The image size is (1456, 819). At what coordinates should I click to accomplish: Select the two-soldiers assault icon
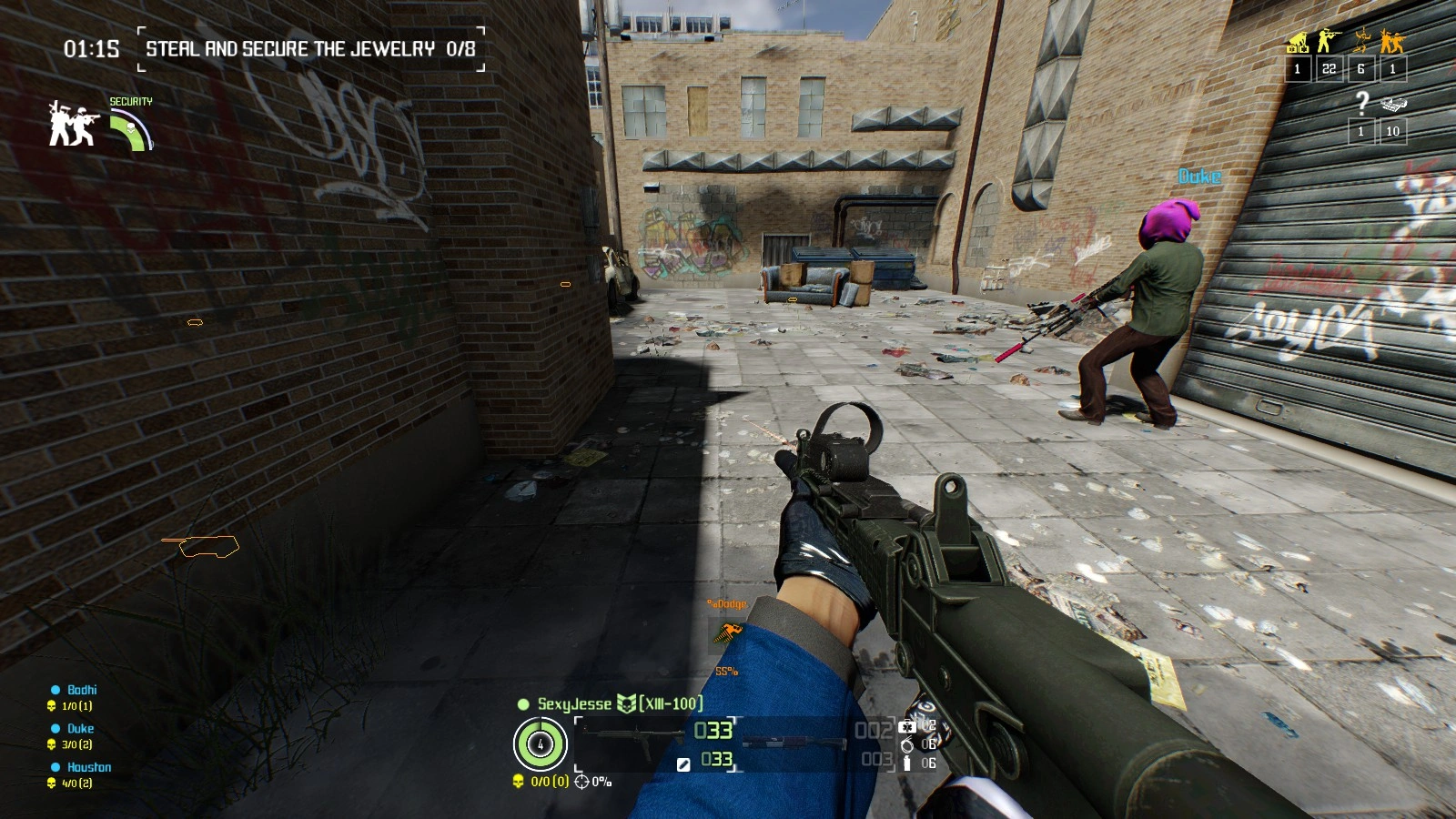pos(71,124)
